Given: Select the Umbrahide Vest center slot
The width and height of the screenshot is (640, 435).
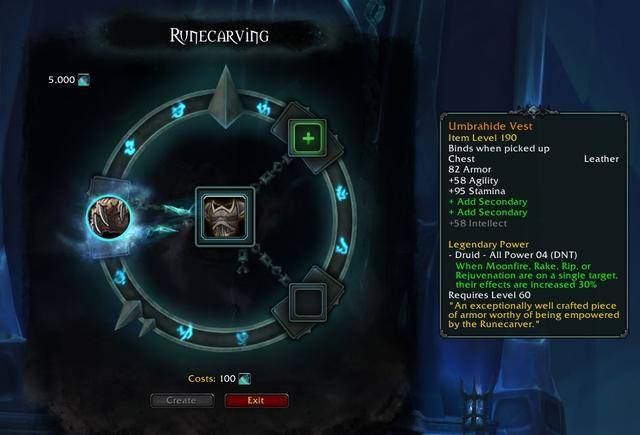Looking at the screenshot, I should click(224, 213).
